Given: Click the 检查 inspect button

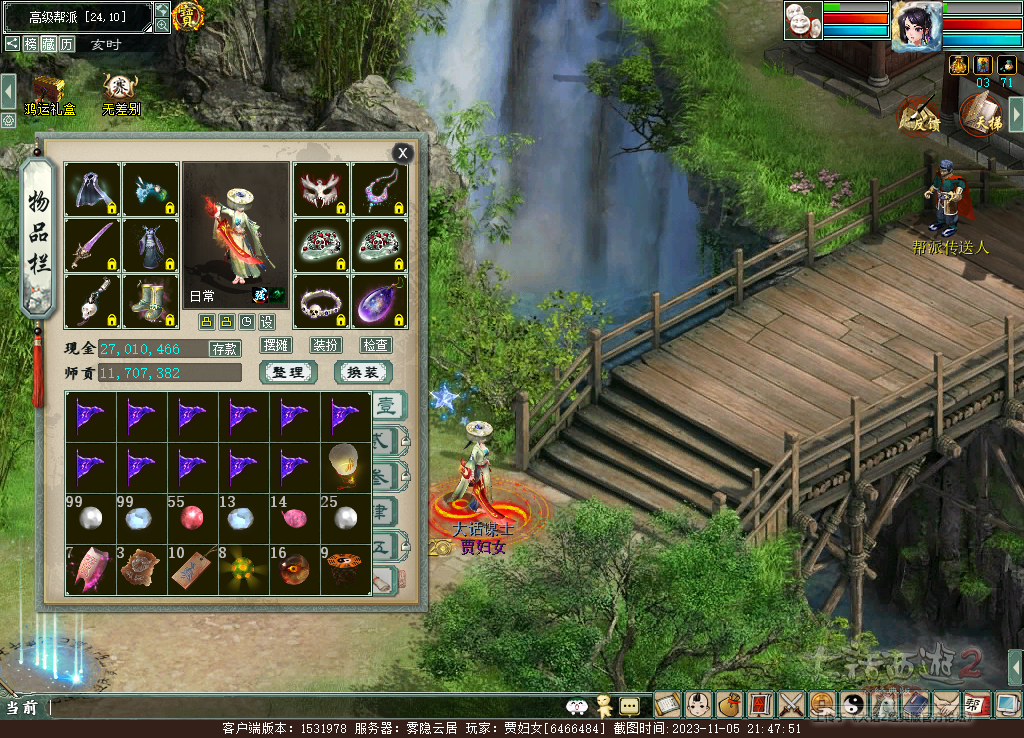Looking at the screenshot, I should [376, 345].
